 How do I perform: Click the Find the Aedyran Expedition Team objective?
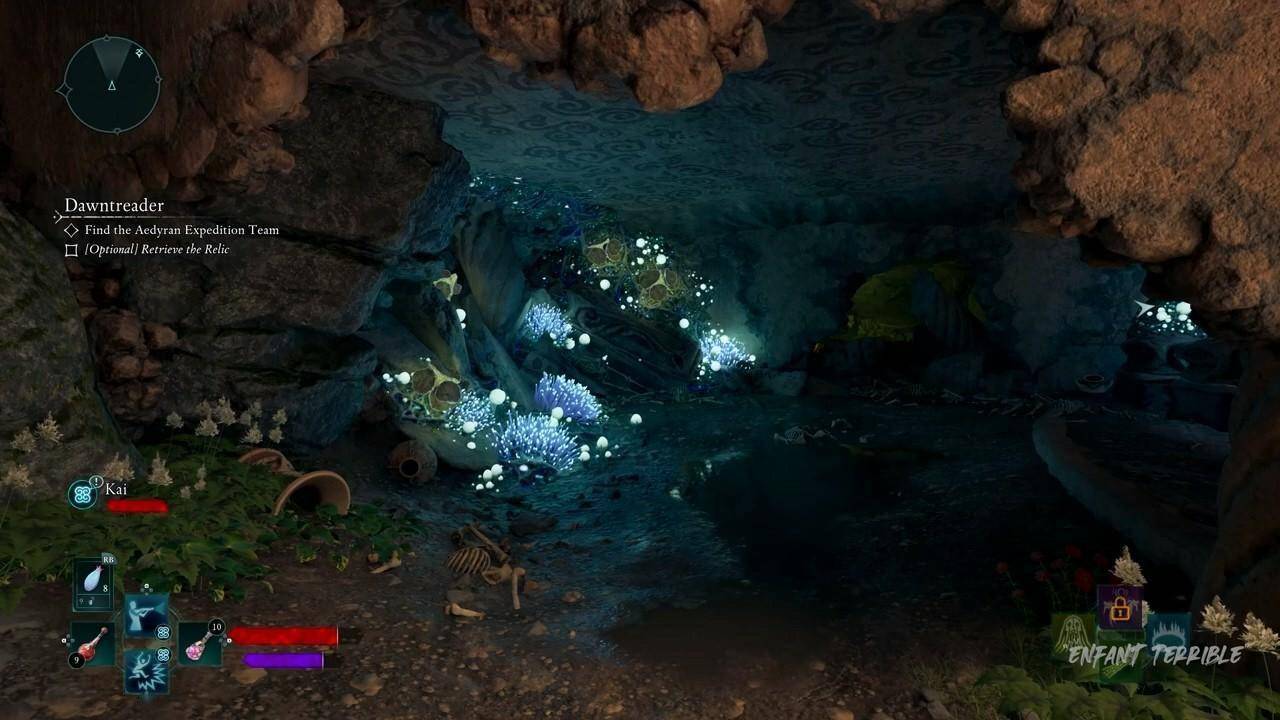point(181,230)
